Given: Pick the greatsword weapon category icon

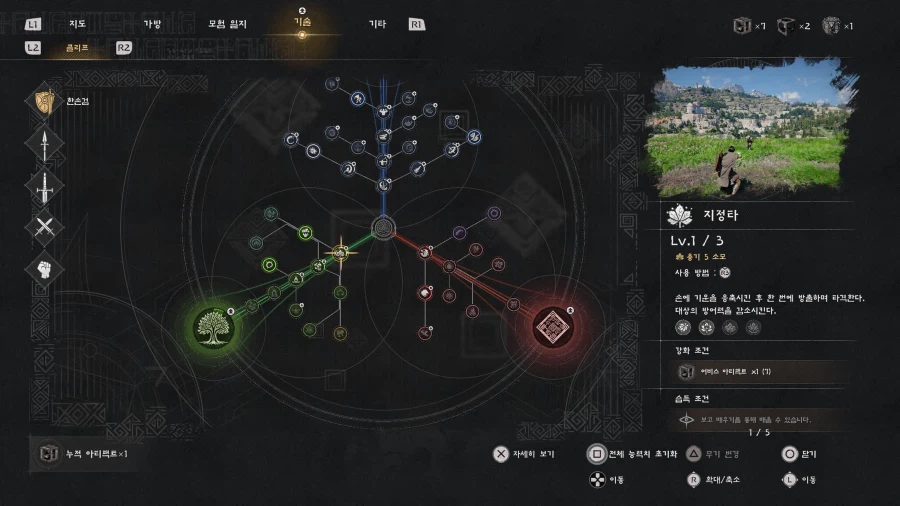Looking at the screenshot, I should coord(44,186).
